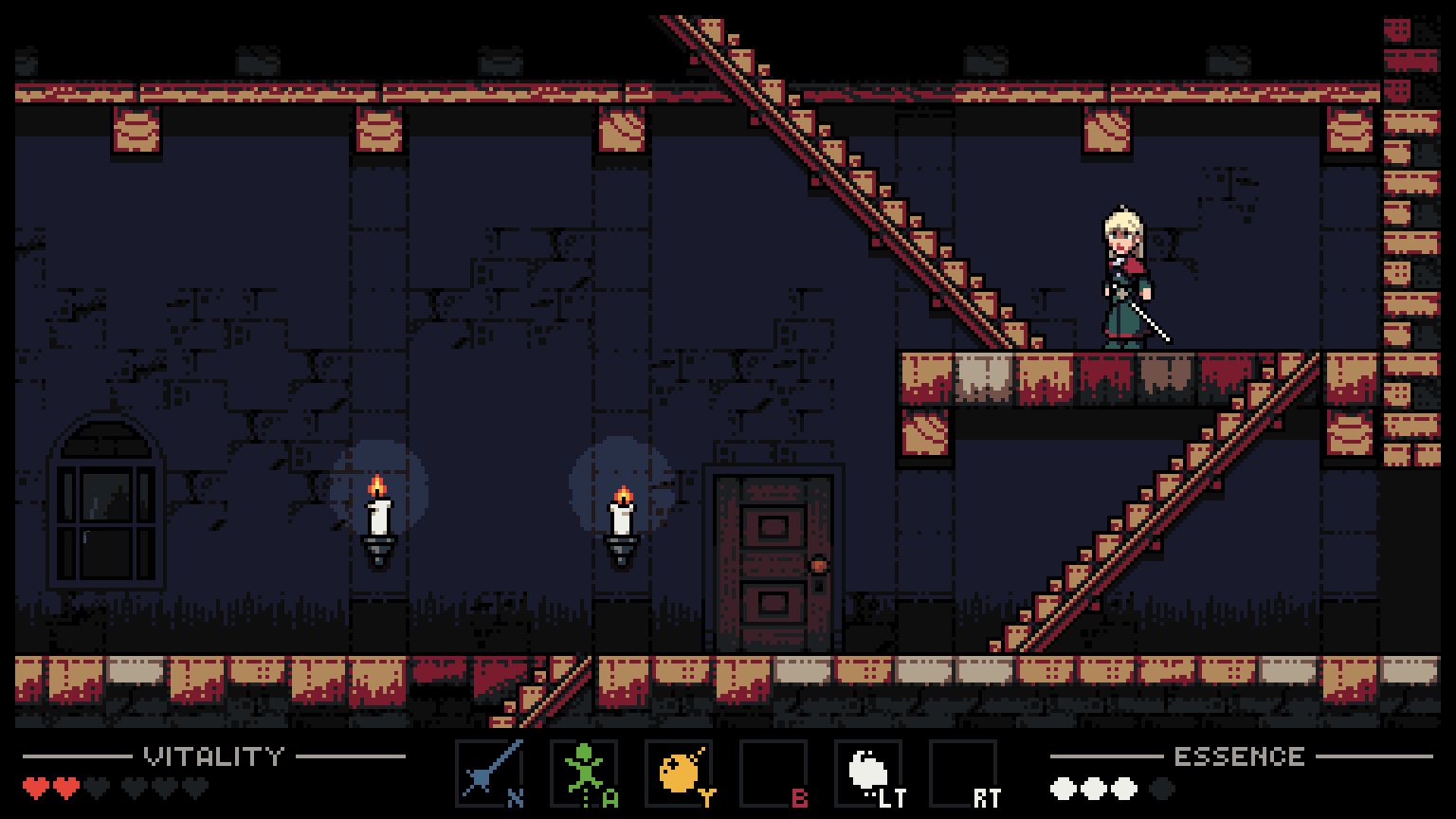
Task: Choose the orange bomb item slot
Action: (679, 772)
